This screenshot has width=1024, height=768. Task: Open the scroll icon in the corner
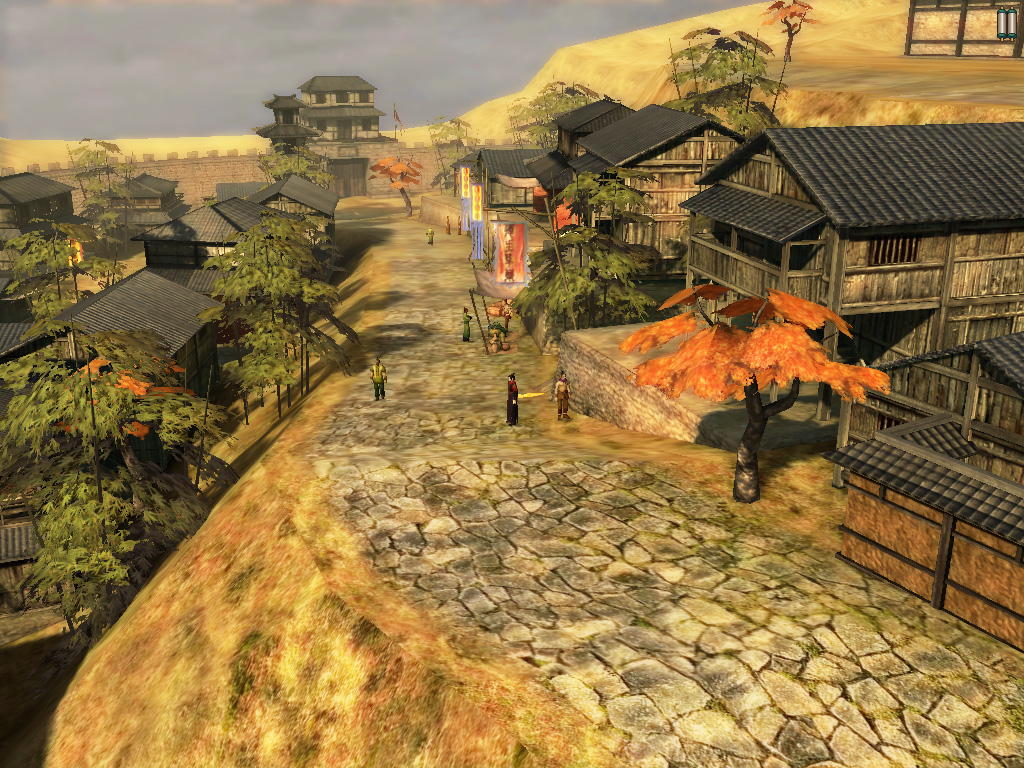[1006, 23]
